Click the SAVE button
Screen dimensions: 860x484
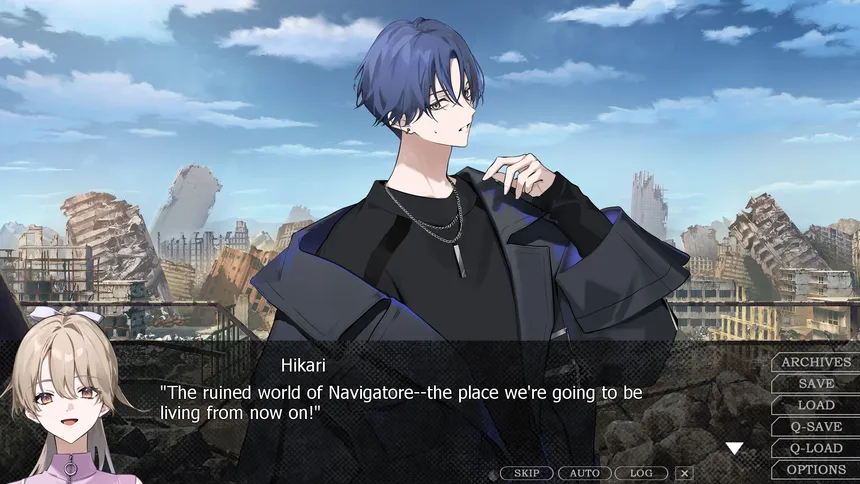pos(815,384)
